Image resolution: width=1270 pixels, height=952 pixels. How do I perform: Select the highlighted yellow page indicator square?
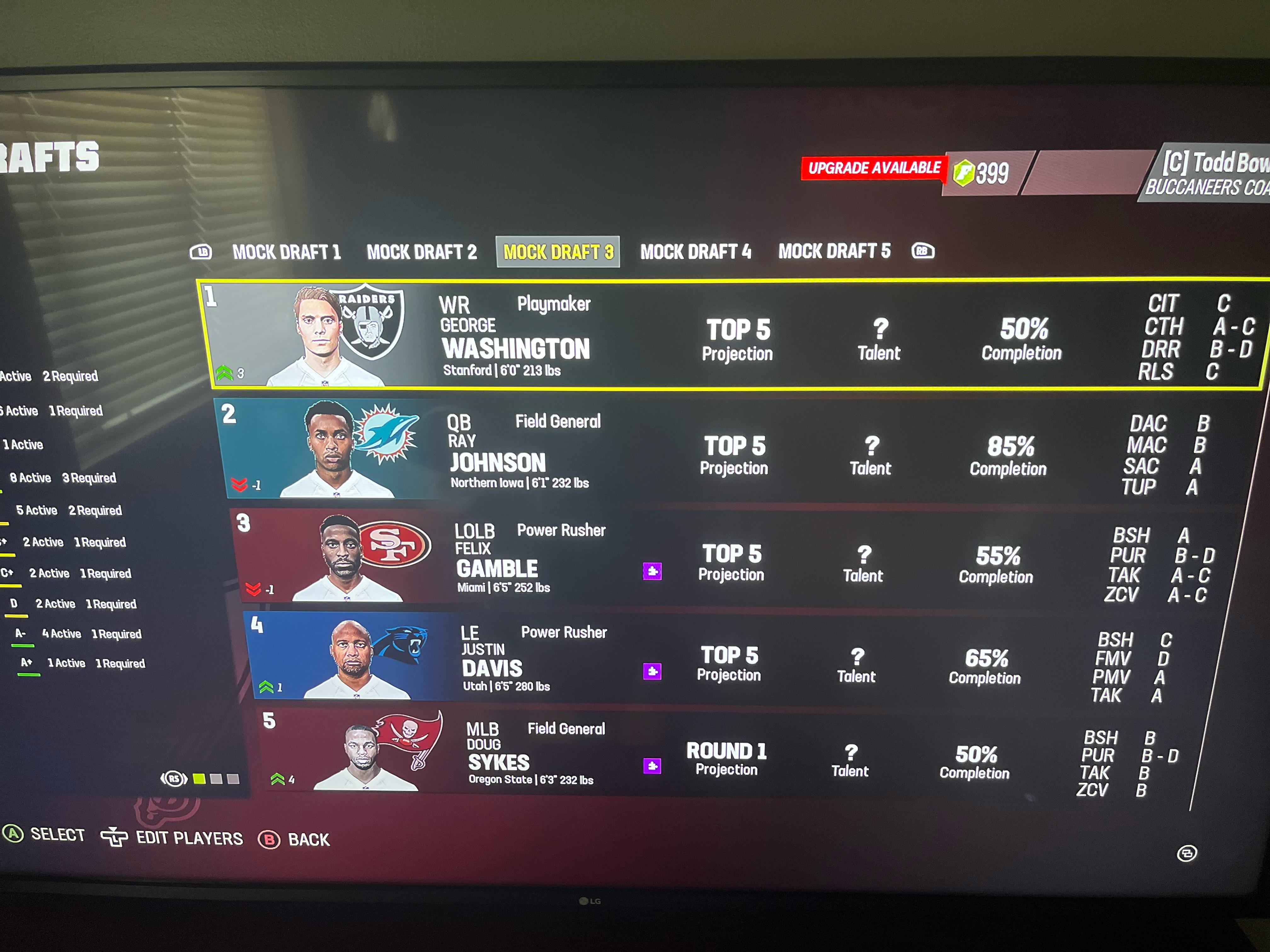tap(199, 778)
